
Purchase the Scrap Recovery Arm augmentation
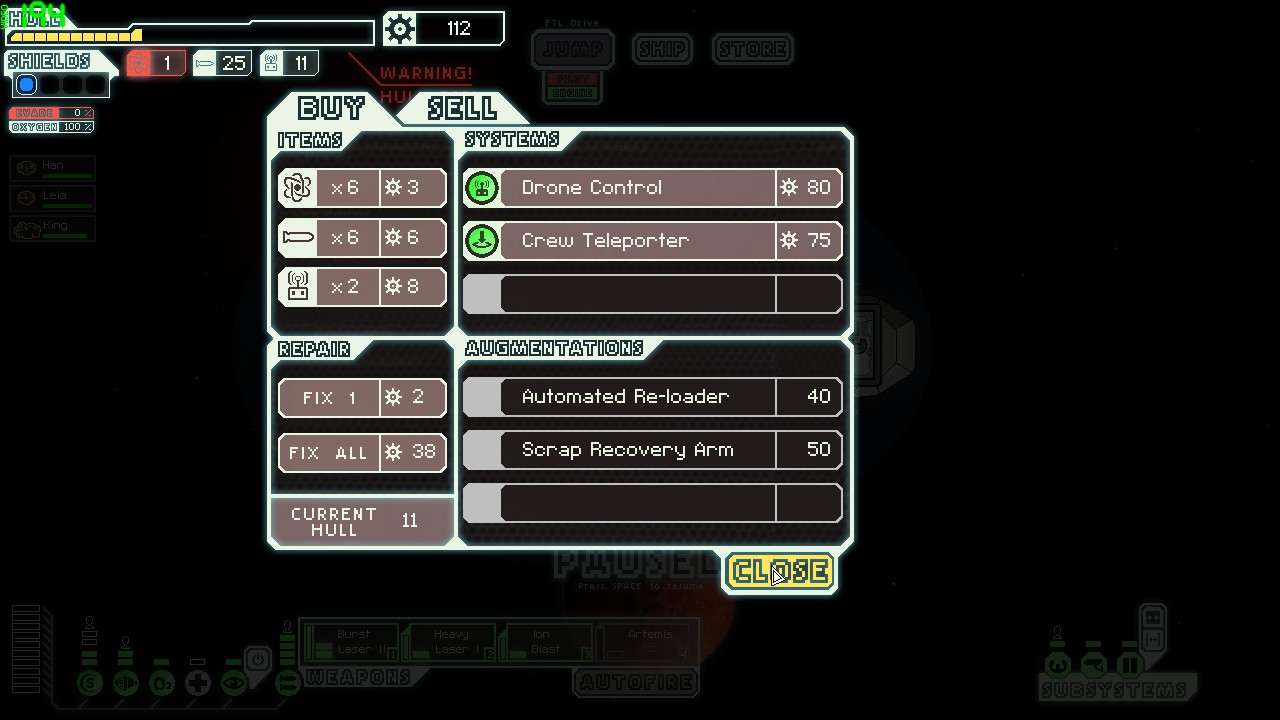652,450
